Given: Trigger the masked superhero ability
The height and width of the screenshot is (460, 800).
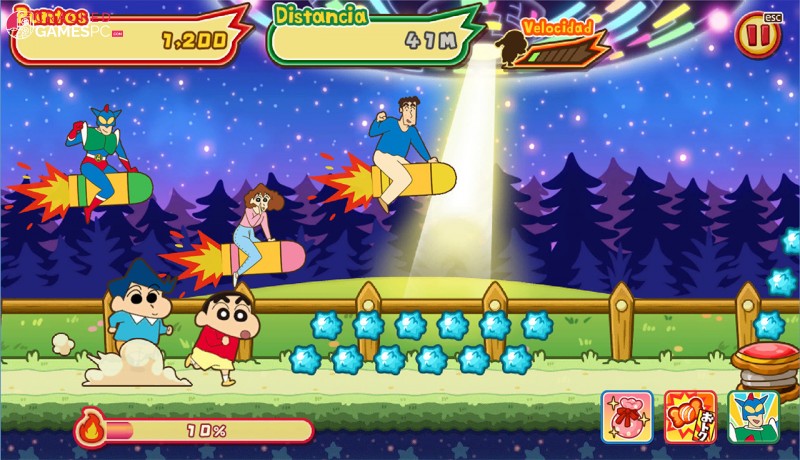Looking at the screenshot, I should (x=753, y=416).
